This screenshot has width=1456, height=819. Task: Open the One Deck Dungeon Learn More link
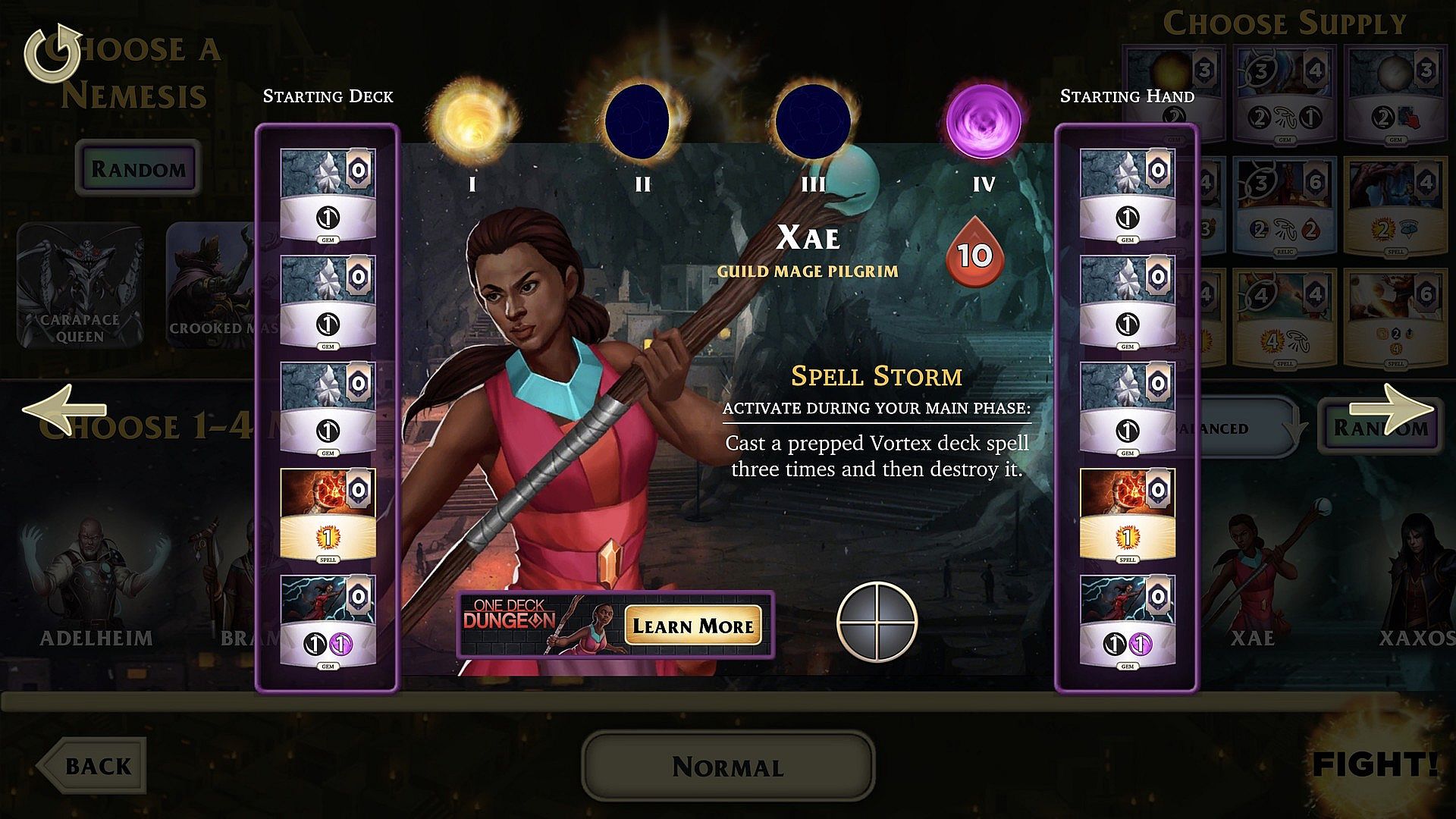[x=692, y=626]
